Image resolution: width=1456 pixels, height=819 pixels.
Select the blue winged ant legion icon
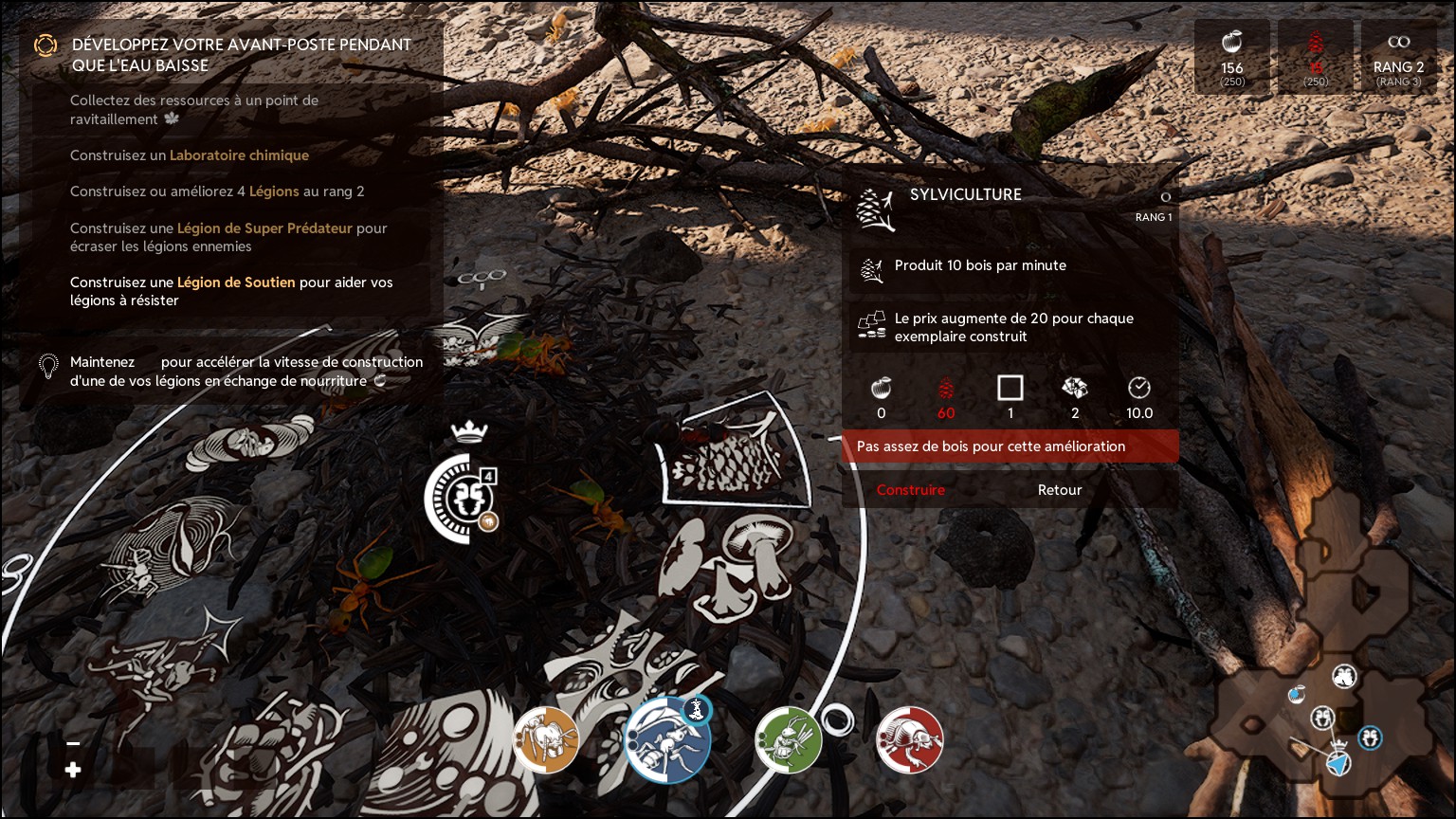coord(667,741)
